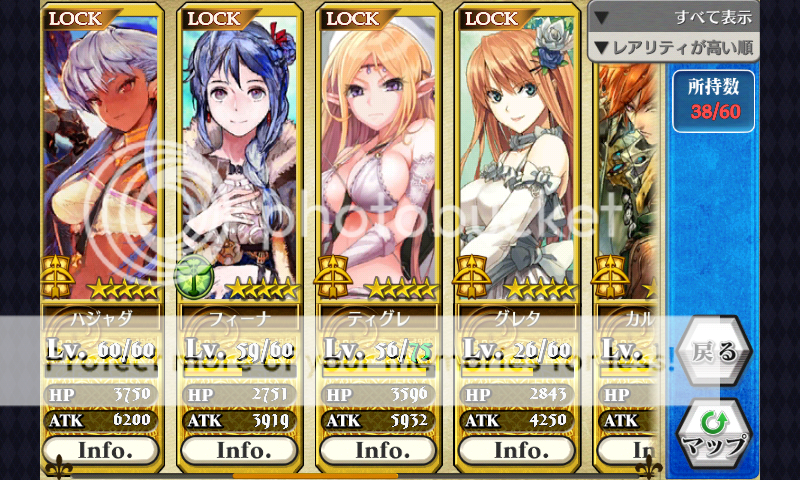
Task: Open Info for ティグレ card
Action: tap(382, 449)
